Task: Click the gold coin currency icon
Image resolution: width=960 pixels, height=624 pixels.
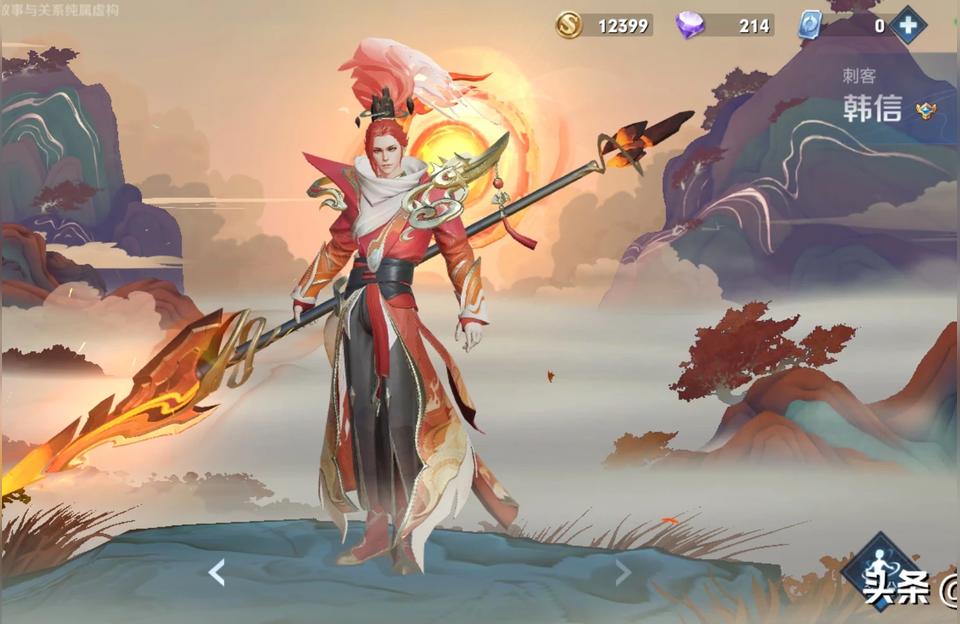Action: pos(569,25)
